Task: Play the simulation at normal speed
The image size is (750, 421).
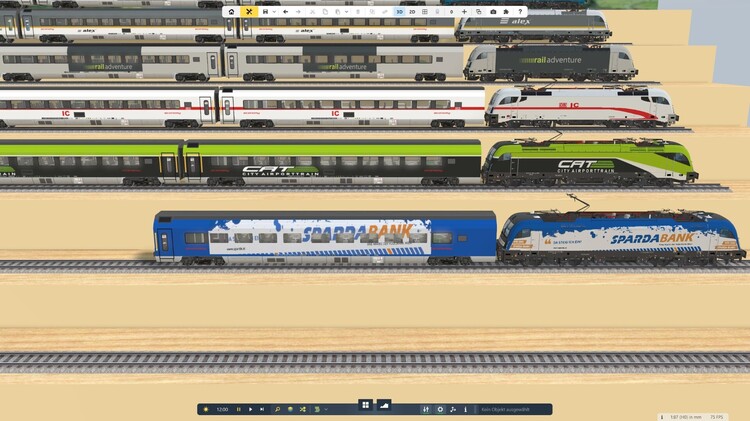Action: point(250,409)
